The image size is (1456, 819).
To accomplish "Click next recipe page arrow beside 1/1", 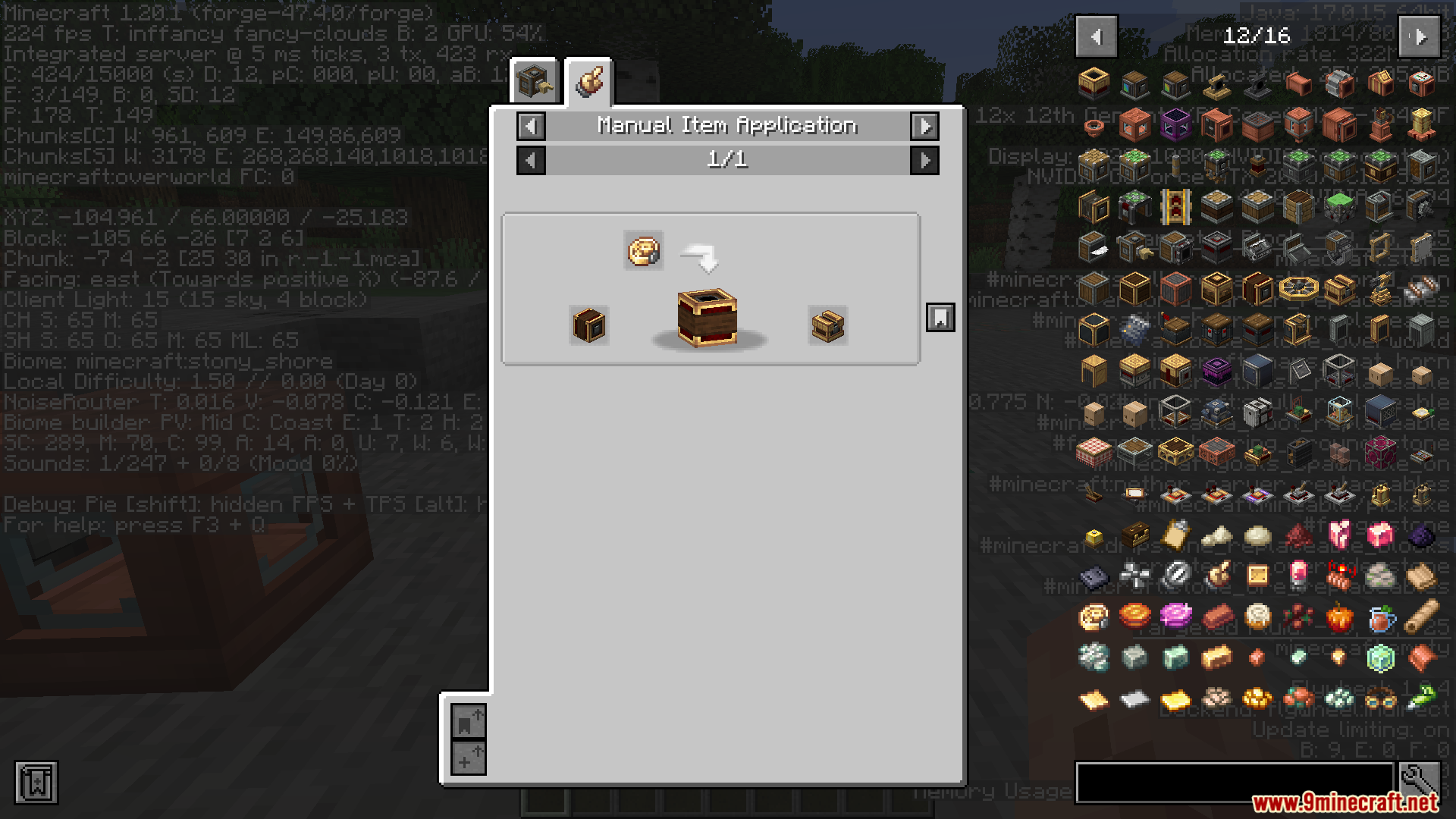I will [x=924, y=160].
